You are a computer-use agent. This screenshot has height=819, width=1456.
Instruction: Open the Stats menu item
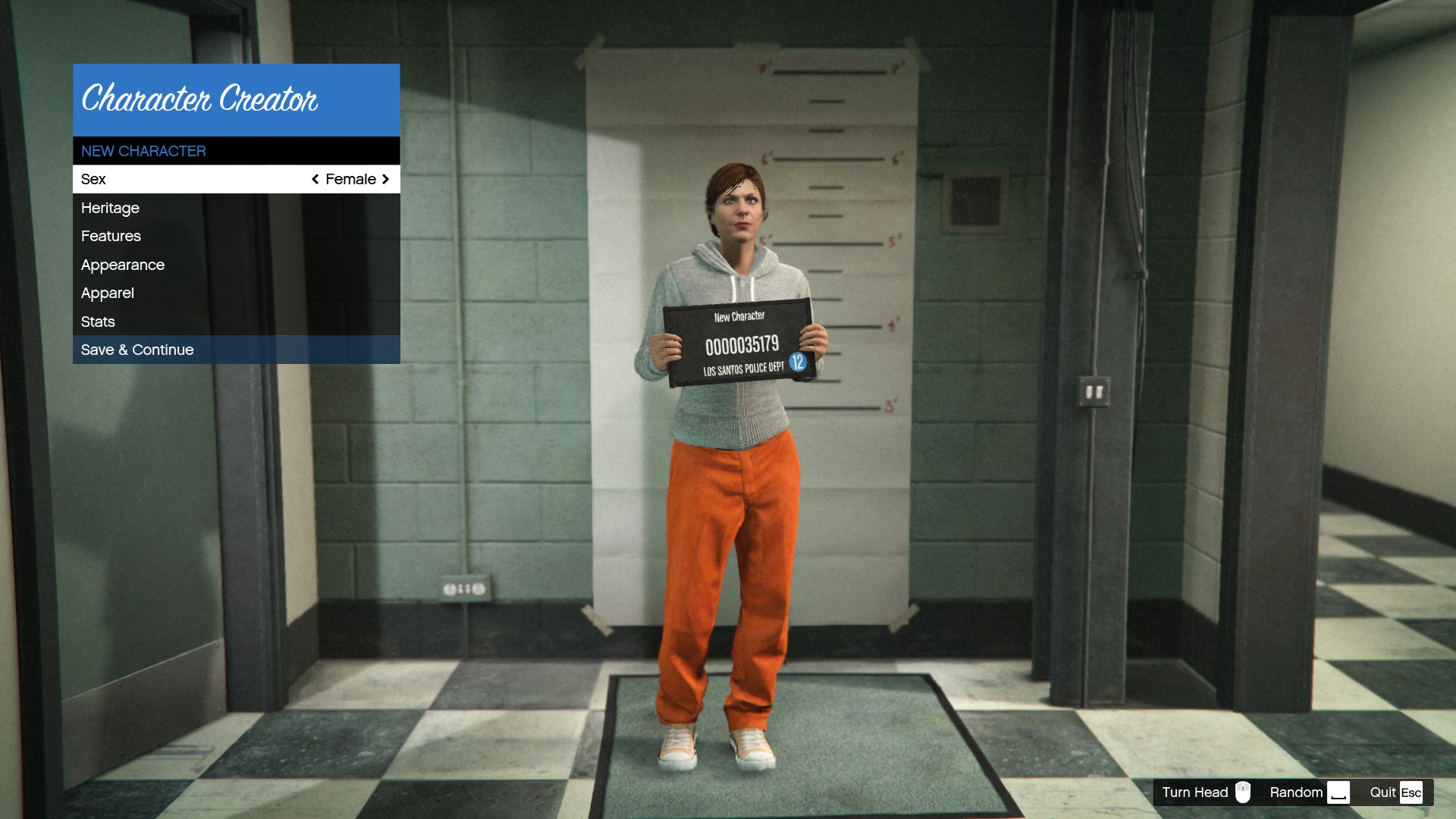coord(98,322)
